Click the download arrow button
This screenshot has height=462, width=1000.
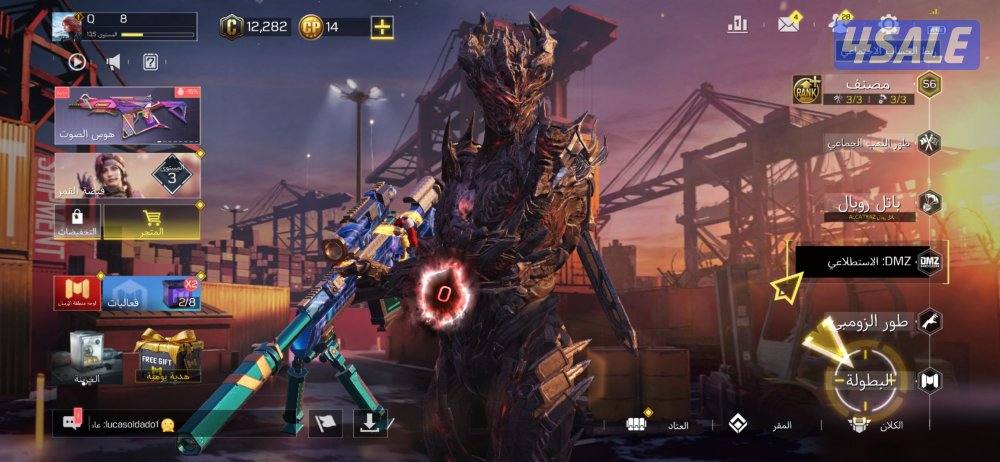pos(370,423)
